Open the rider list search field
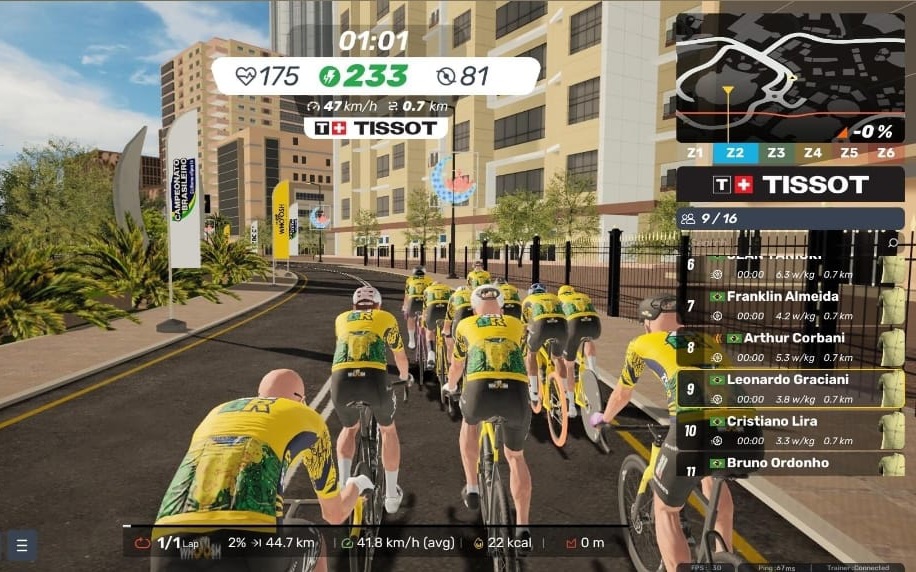The width and height of the screenshot is (916, 572). click(892, 243)
